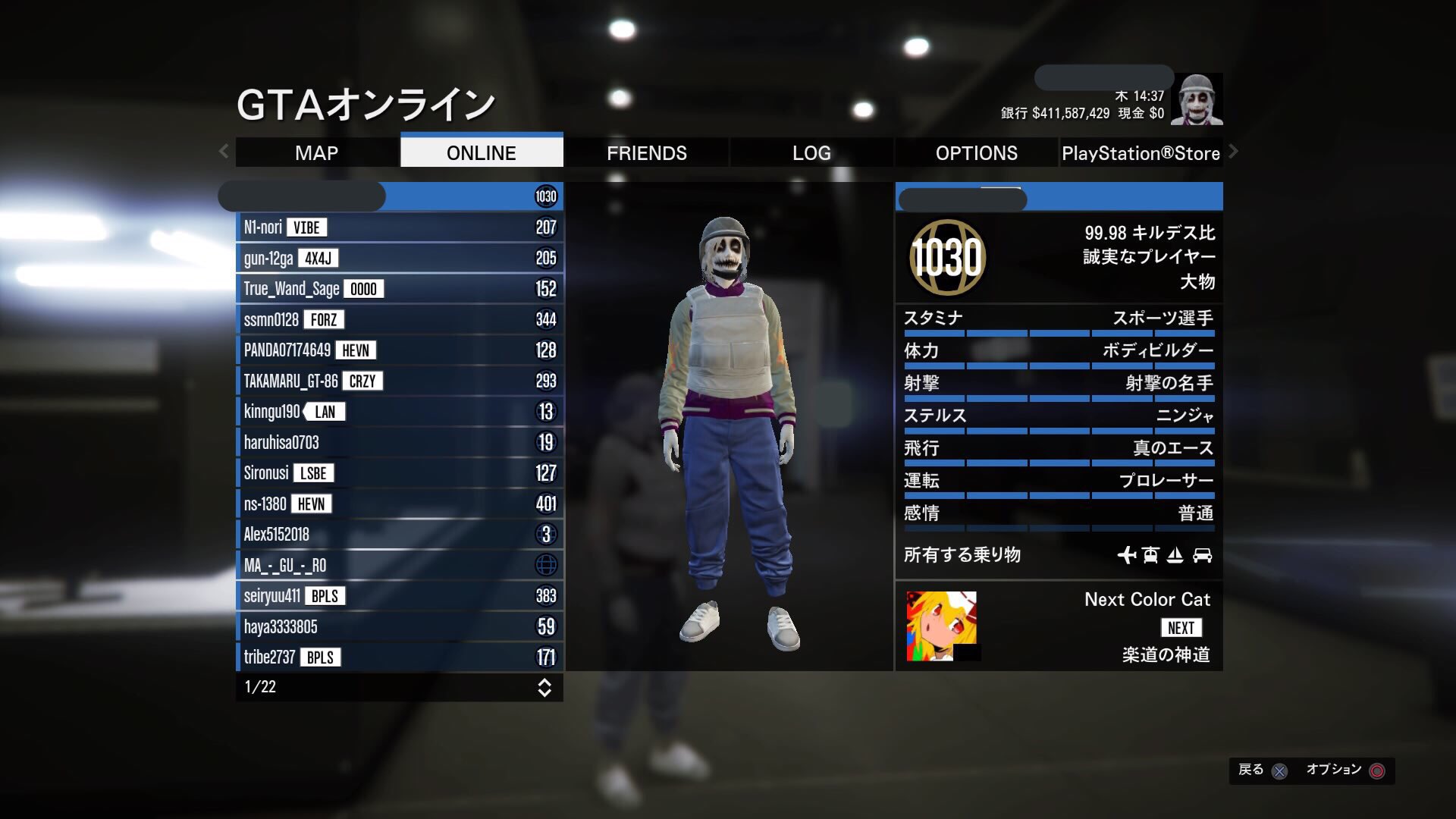Click the skull-mask avatar icon top right
The image size is (1456, 819).
[x=1197, y=99]
